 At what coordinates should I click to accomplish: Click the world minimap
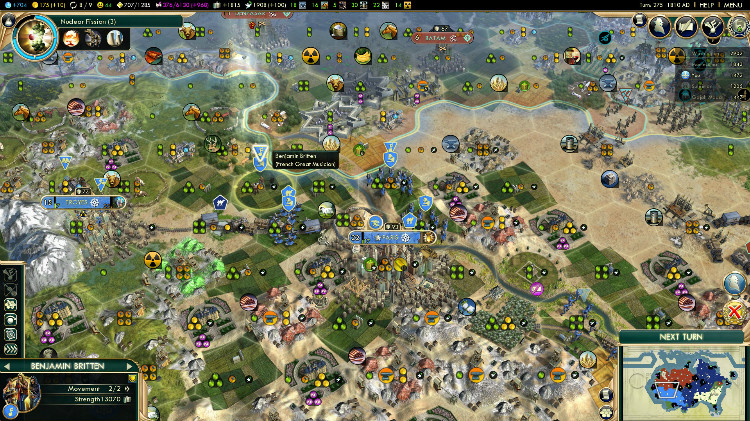(x=684, y=381)
